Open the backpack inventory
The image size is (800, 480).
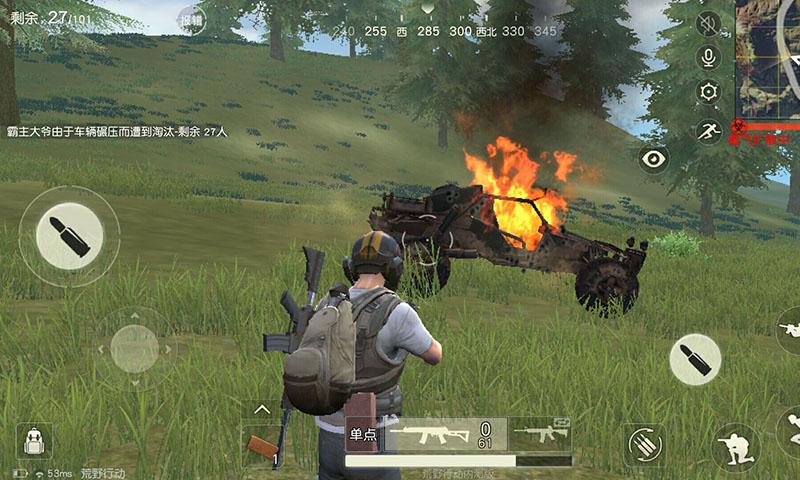point(34,441)
